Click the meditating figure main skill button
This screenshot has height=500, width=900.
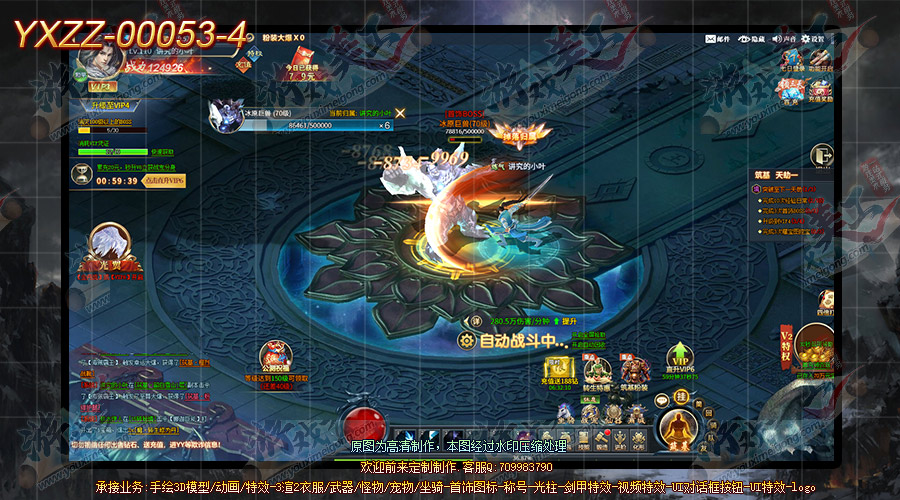pos(679,429)
